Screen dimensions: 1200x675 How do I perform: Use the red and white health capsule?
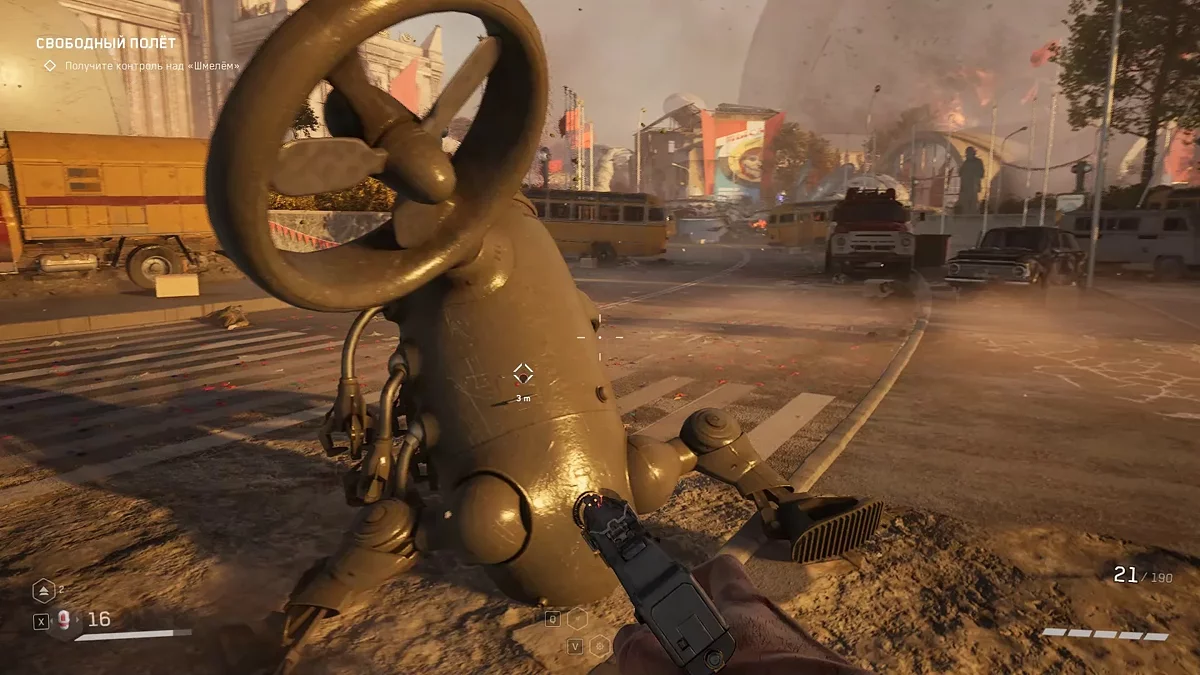[x=65, y=620]
